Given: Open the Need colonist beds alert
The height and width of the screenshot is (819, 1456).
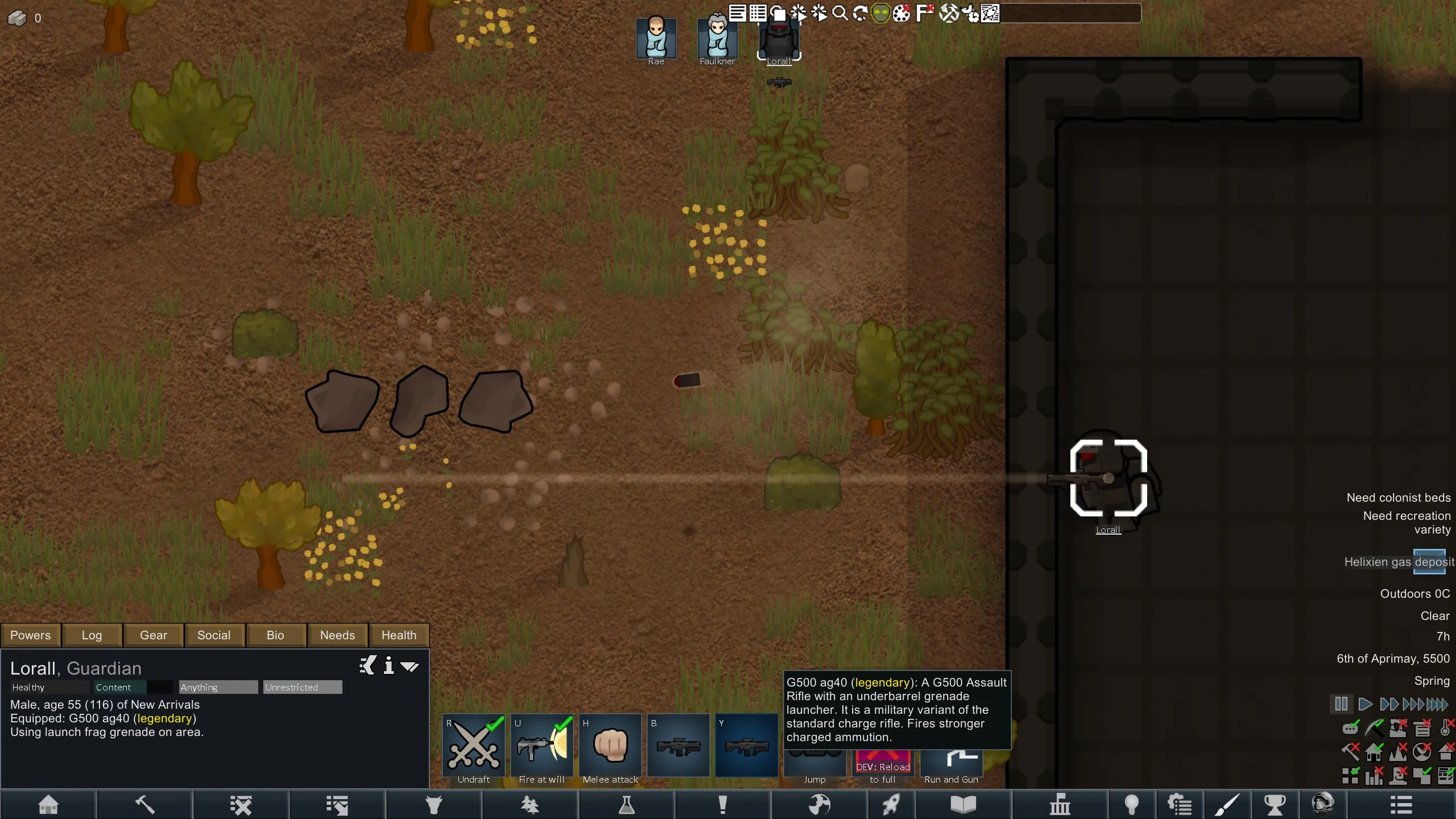Looking at the screenshot, I should pos(1398,498).
